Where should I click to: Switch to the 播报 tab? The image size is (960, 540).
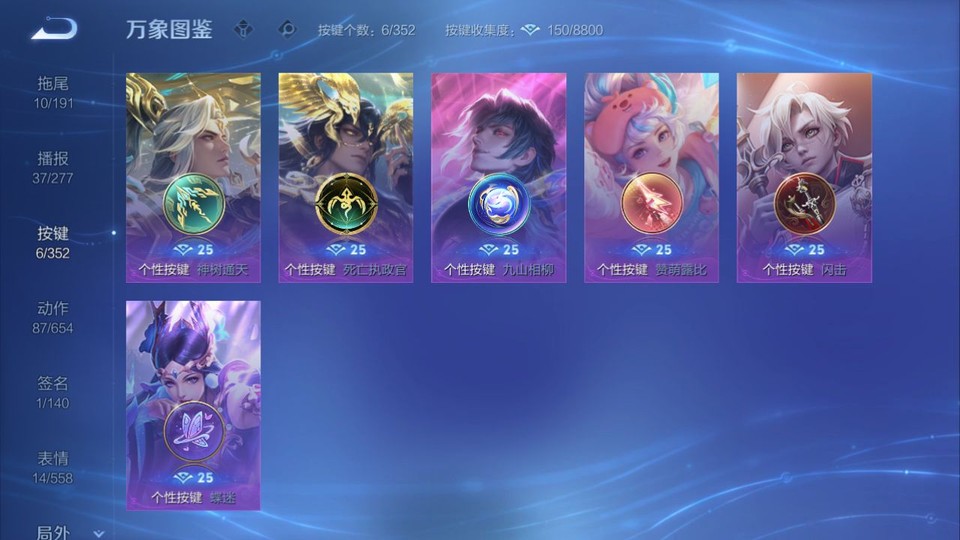pos(54,167)
